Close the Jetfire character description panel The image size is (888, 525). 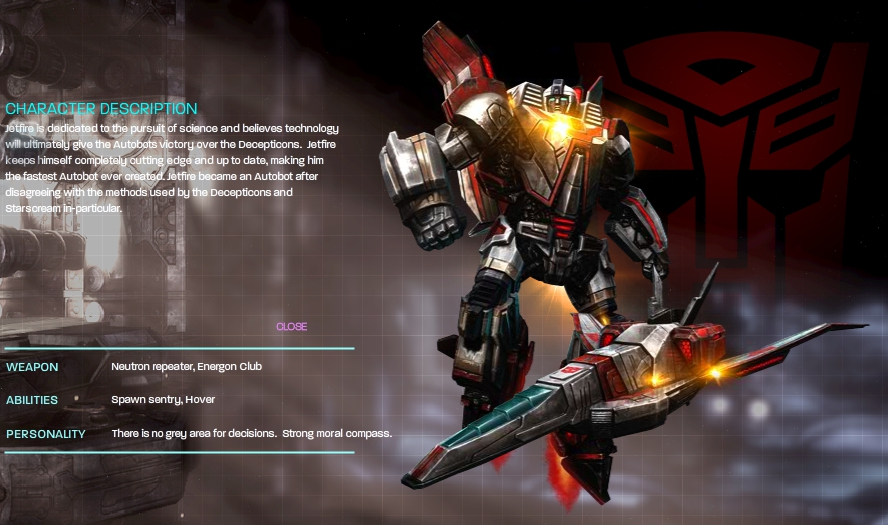coord(291,327)
